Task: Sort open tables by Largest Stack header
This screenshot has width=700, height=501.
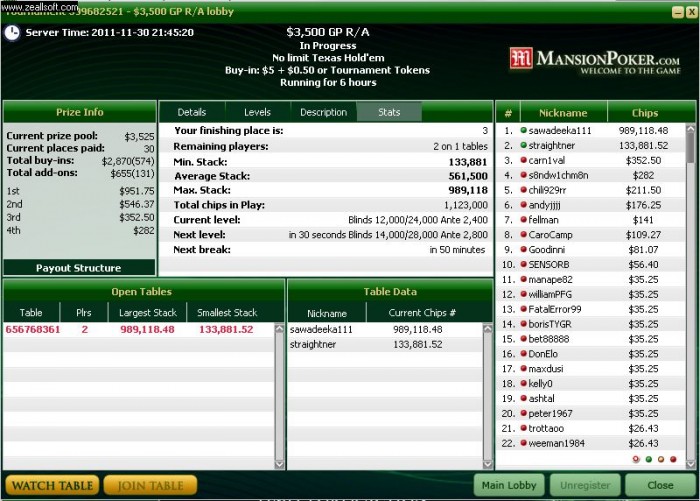Action: [x=147, y=313]
